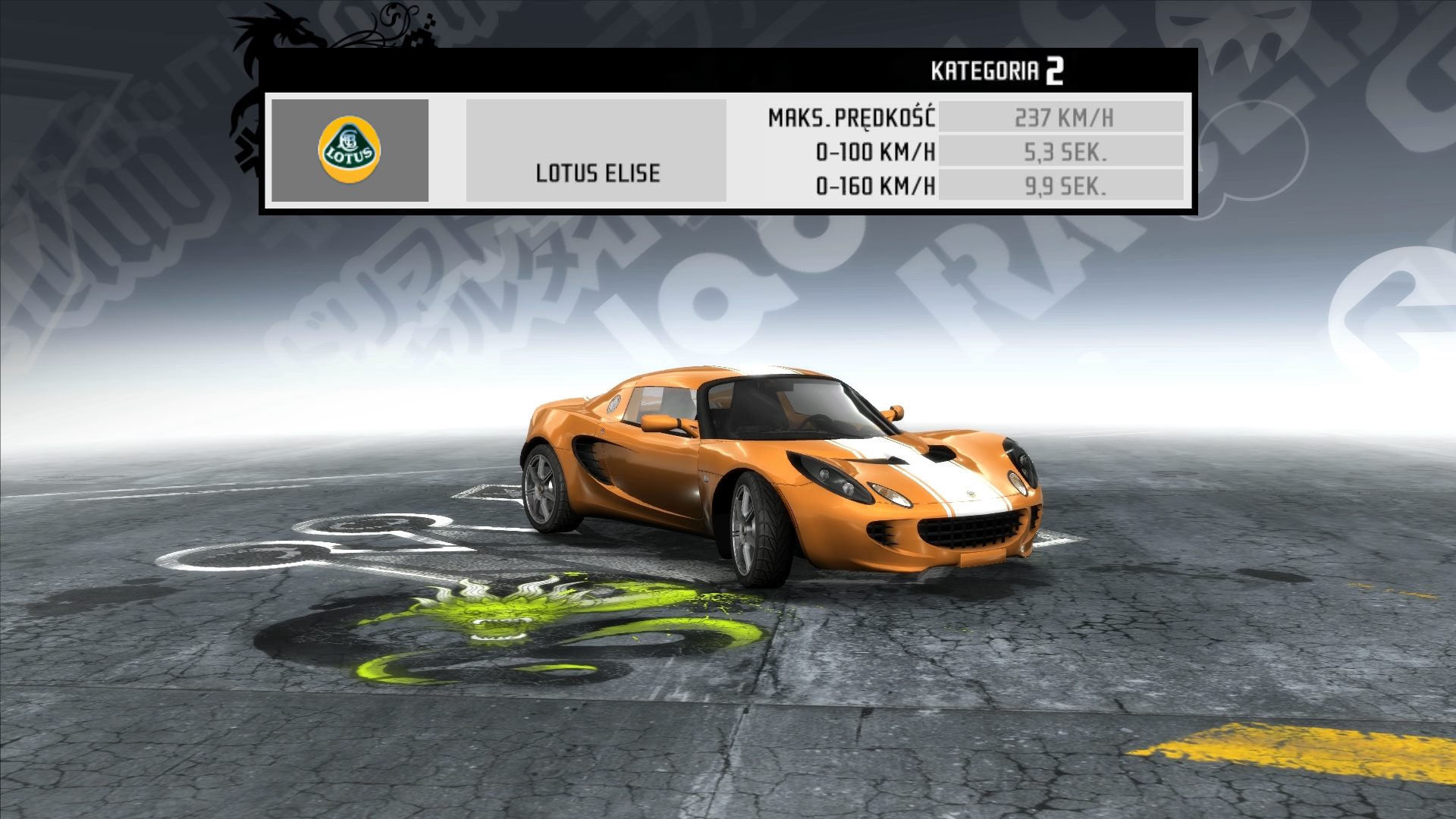The image size is (1456, 819).
Task: Click the Lotus manufacturer logo tile
Action: (x=350, y=150)
